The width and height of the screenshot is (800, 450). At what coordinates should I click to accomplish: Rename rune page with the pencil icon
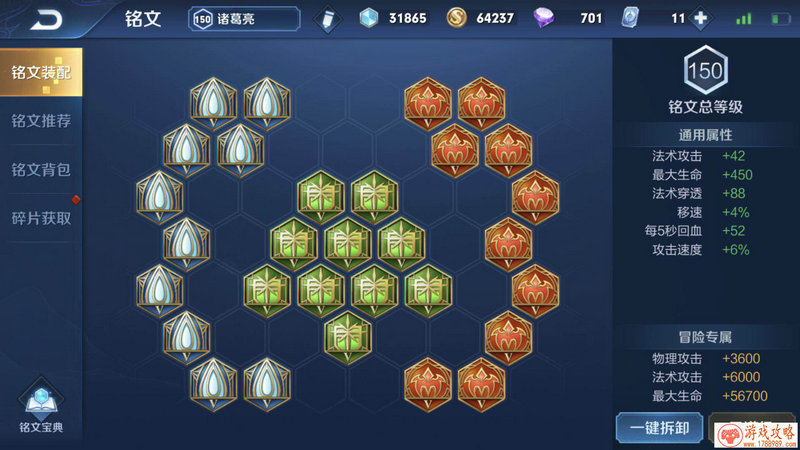pyautogui.click(x=324, y=19)
